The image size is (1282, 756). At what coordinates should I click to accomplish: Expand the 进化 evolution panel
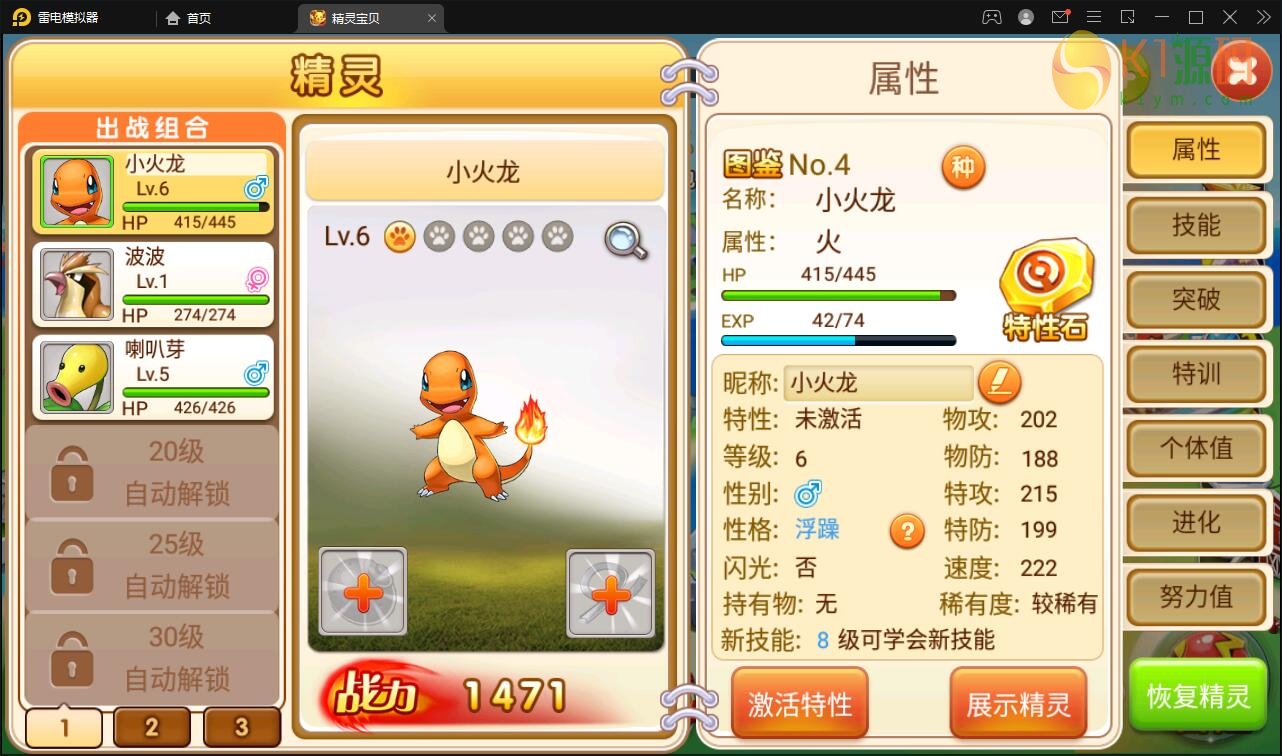pyautogui.click(x=1196, y=523)
